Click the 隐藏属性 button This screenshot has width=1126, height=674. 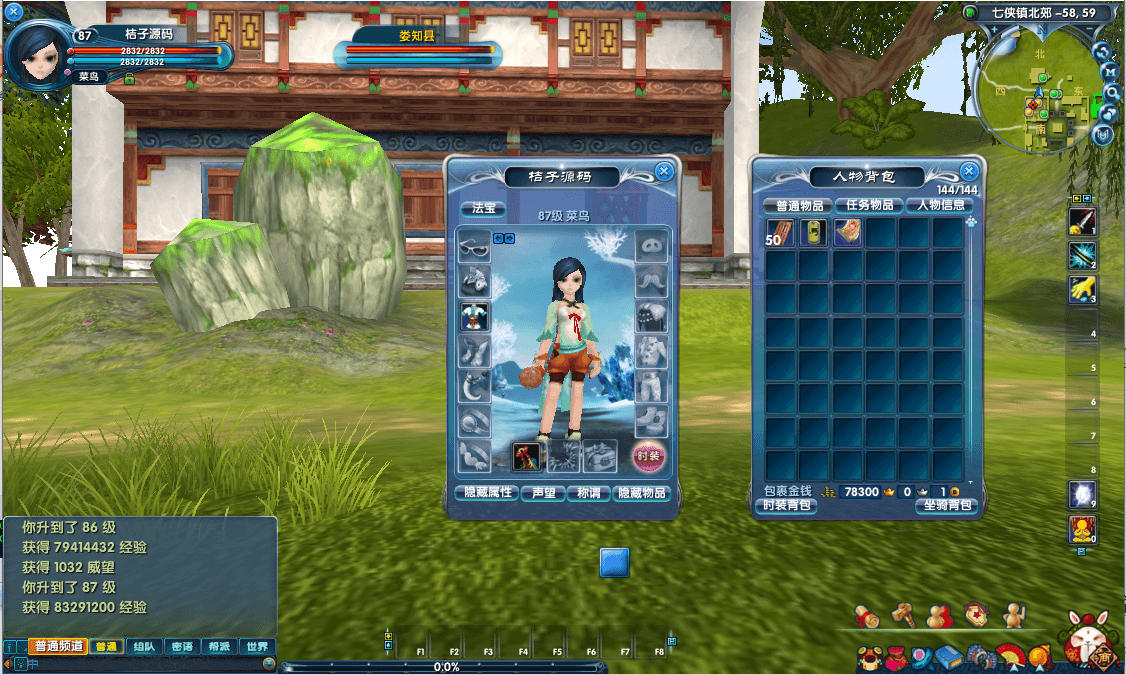[484, 493]
